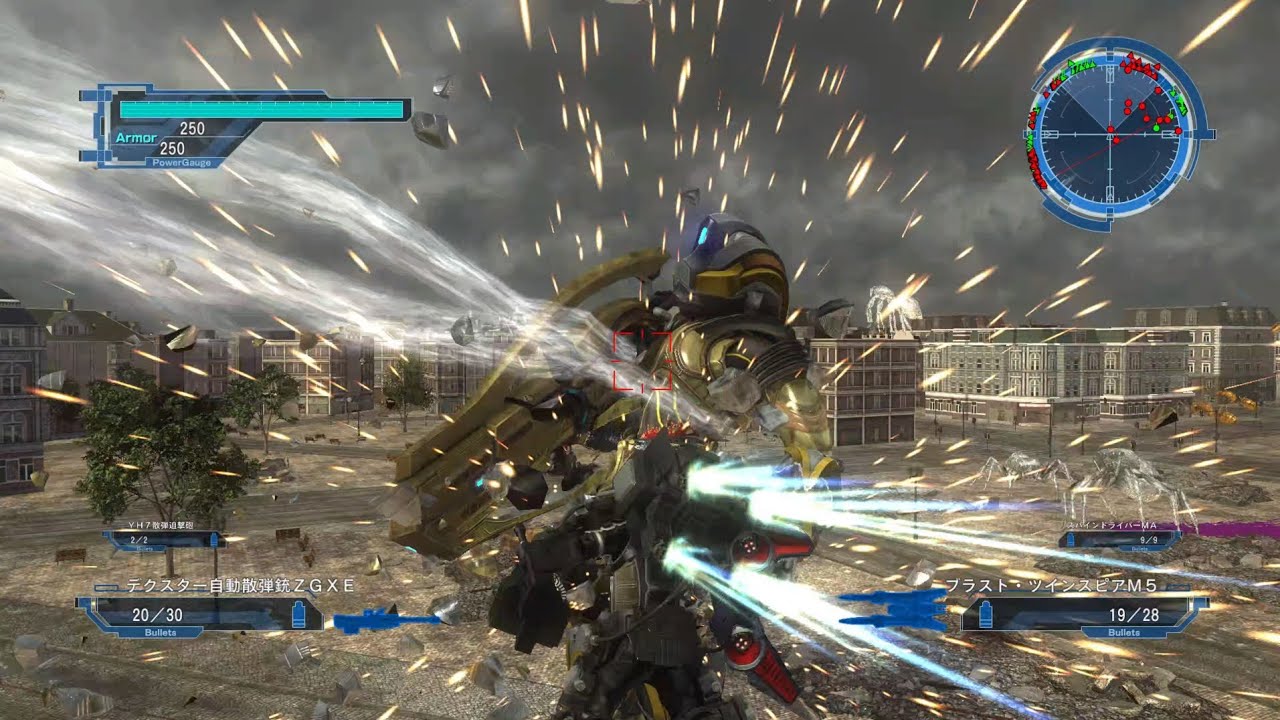
Task: Click the スパインドライバーMA battery icon
Action: point(1070,540)
